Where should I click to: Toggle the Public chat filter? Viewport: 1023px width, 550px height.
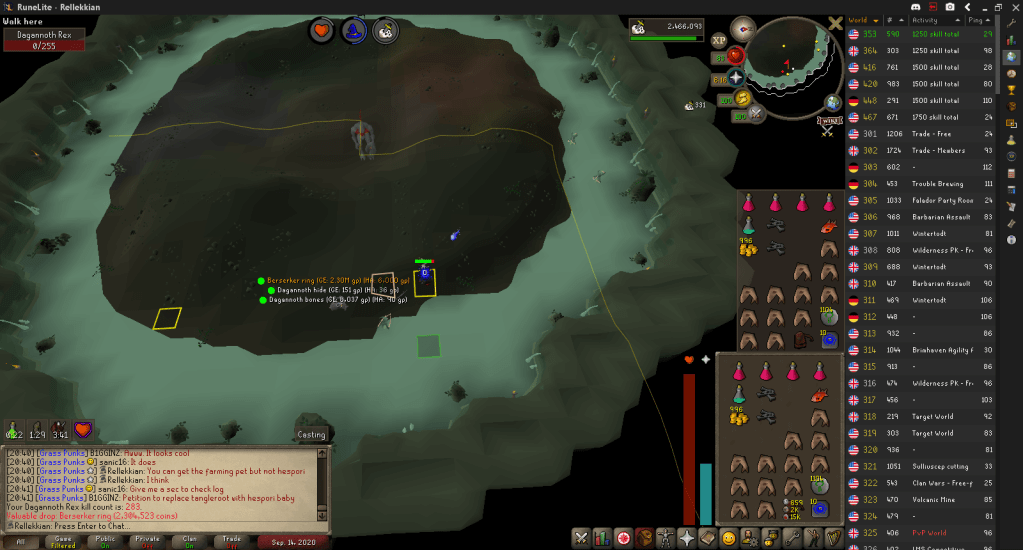click(x=105, y=542)
